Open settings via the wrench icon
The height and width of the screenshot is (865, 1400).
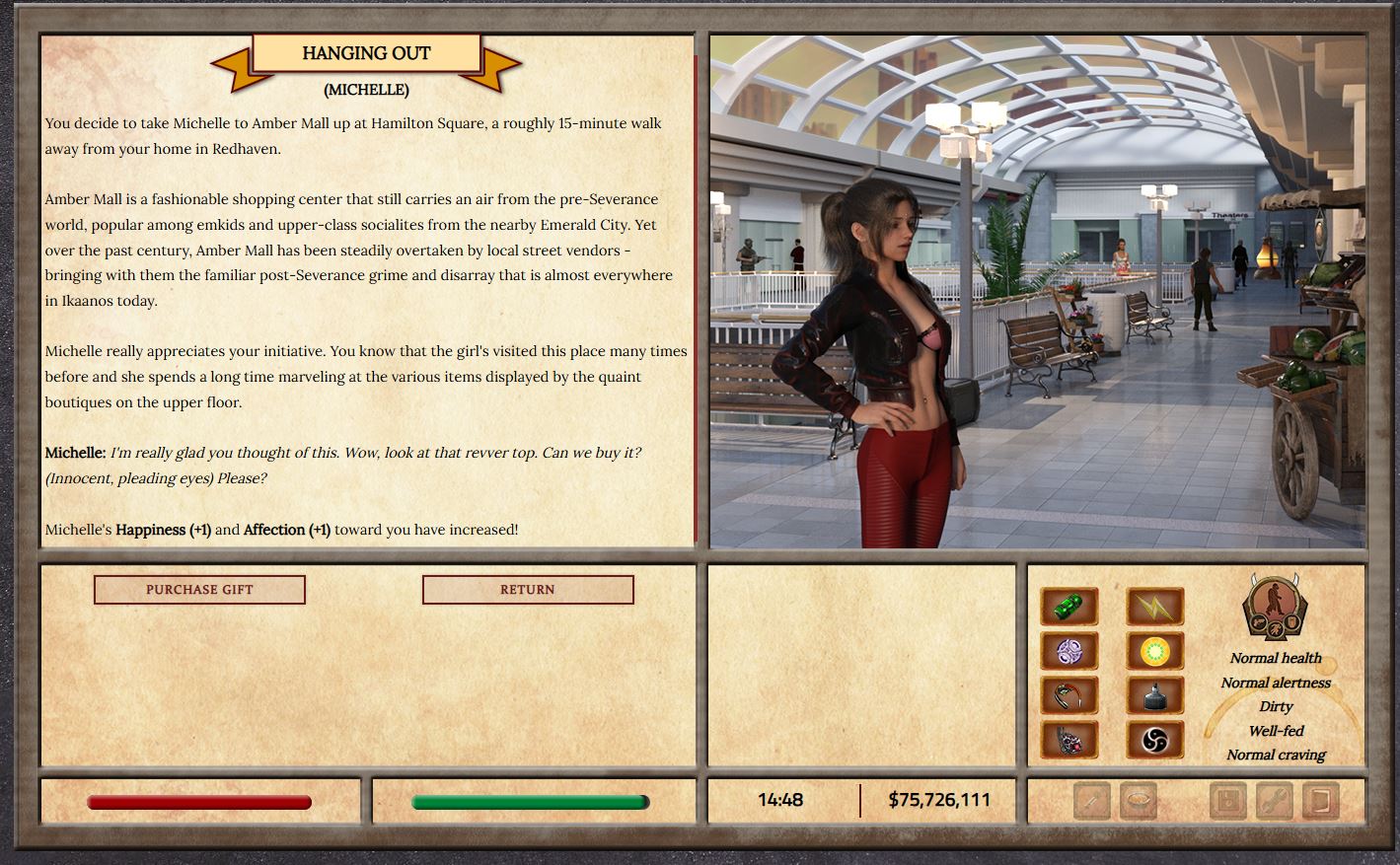(x=1275, y=801)
